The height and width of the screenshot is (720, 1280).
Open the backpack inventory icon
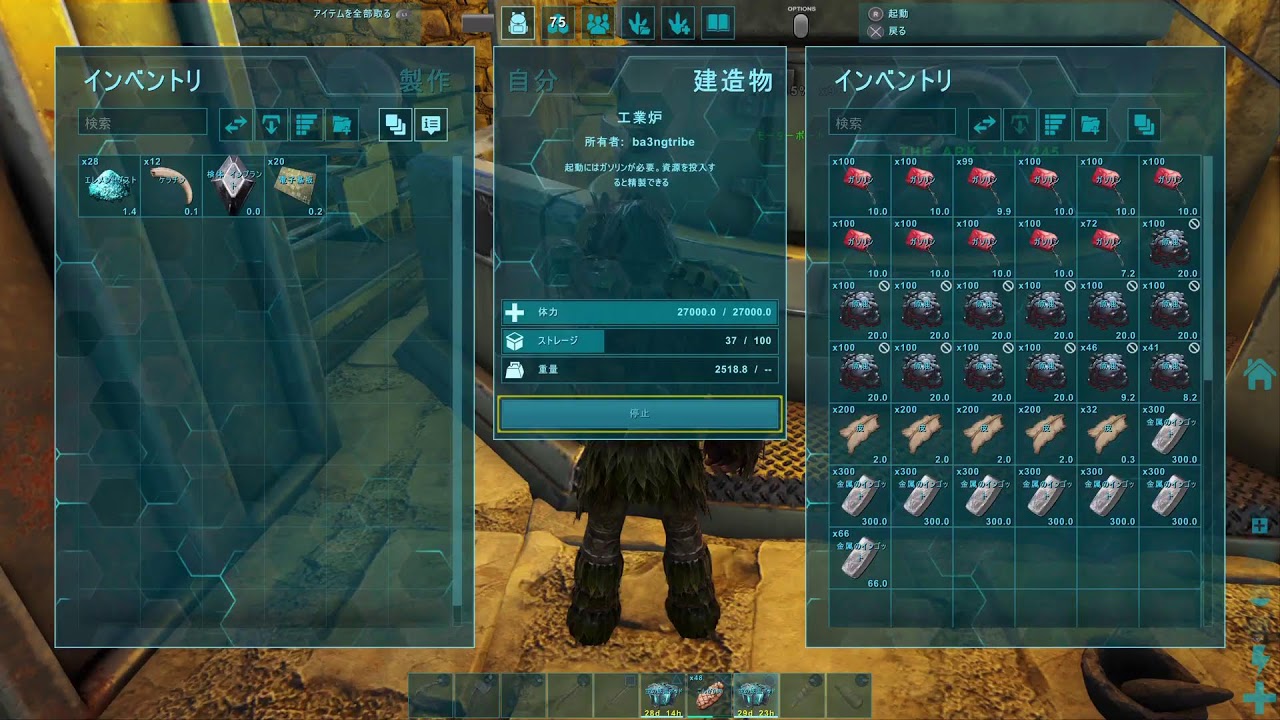pyautogui.click(x=518, y=22)
